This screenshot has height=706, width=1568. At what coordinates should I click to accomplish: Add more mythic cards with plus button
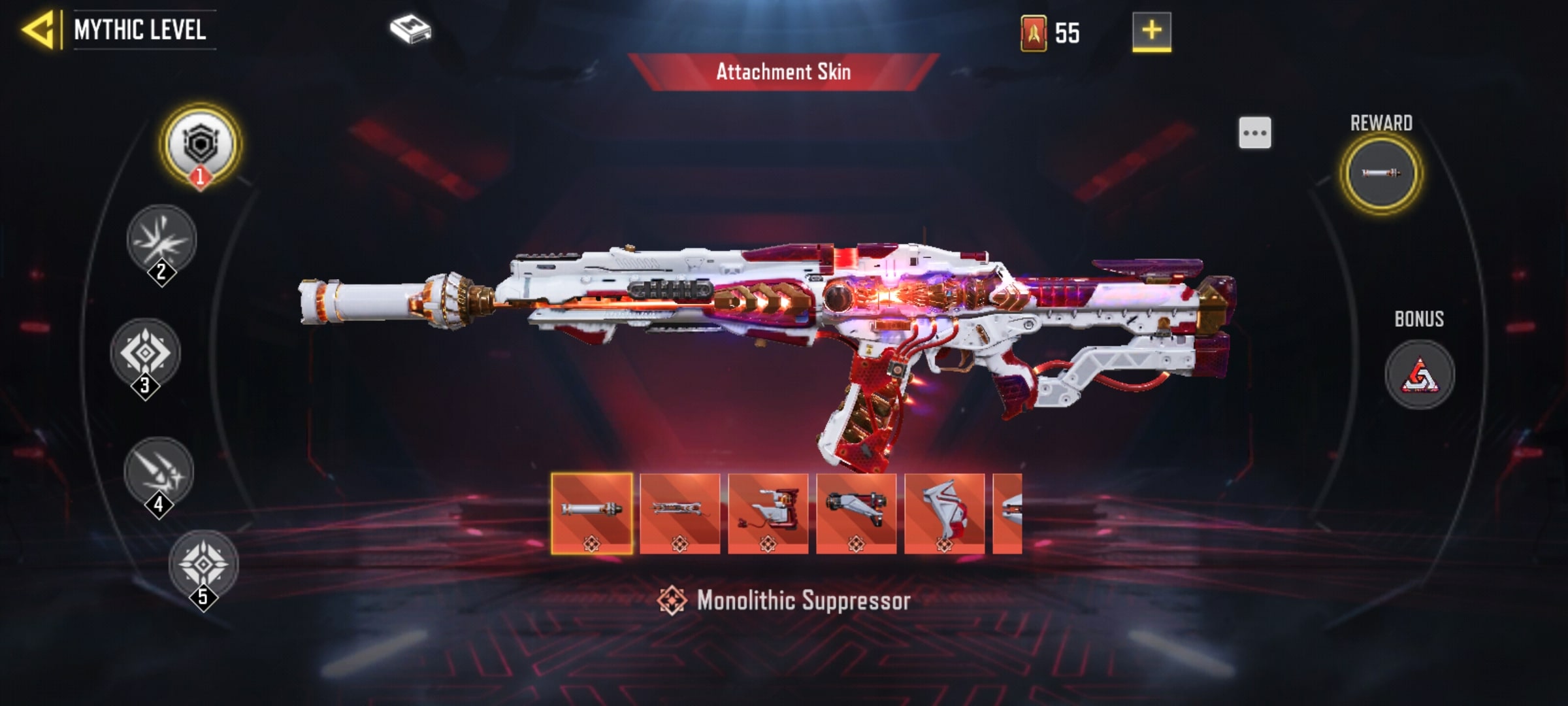tap(1151, 31)
